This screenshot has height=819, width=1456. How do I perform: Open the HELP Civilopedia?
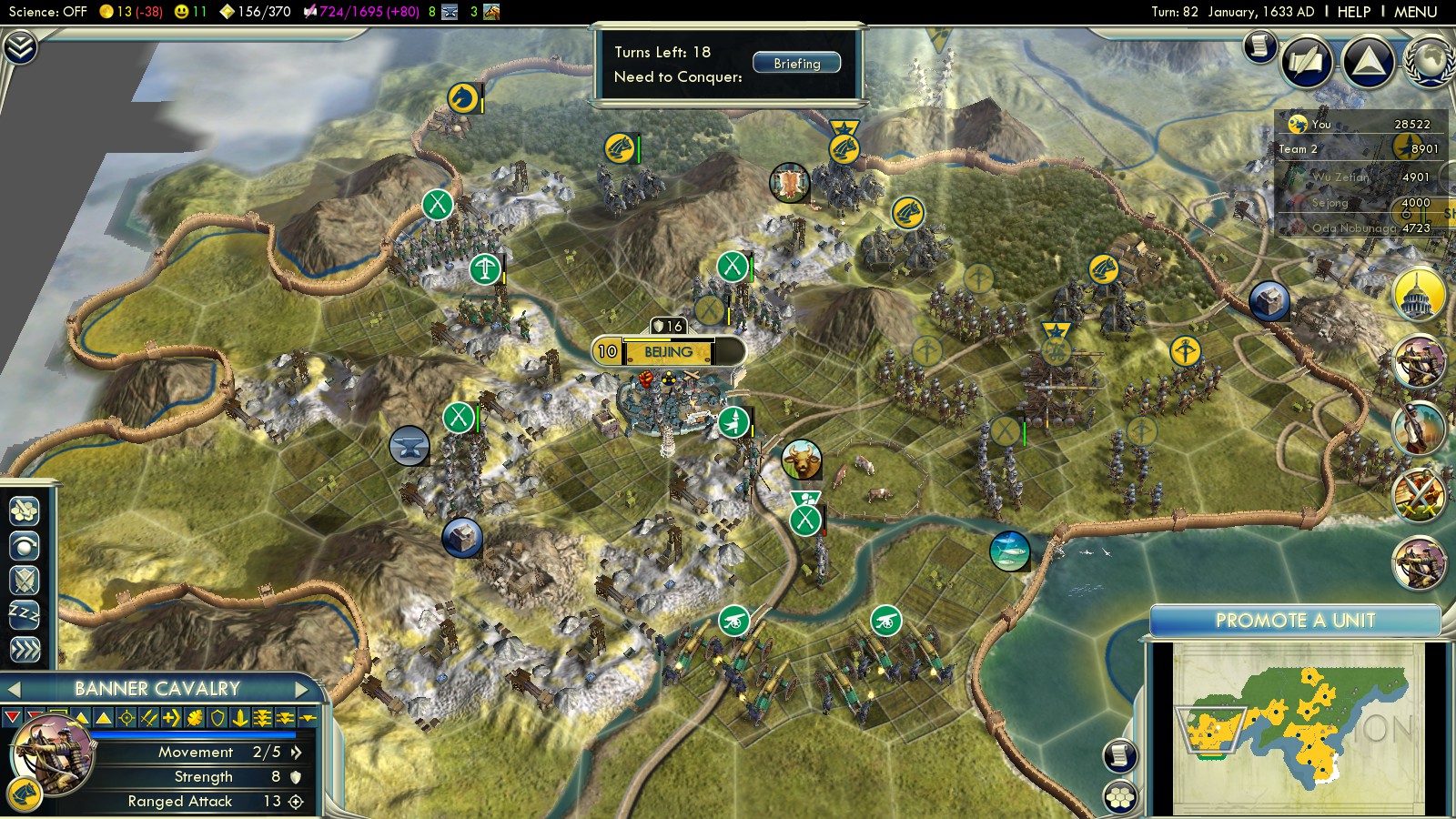pyautogui.click(x=1353, y=12)
